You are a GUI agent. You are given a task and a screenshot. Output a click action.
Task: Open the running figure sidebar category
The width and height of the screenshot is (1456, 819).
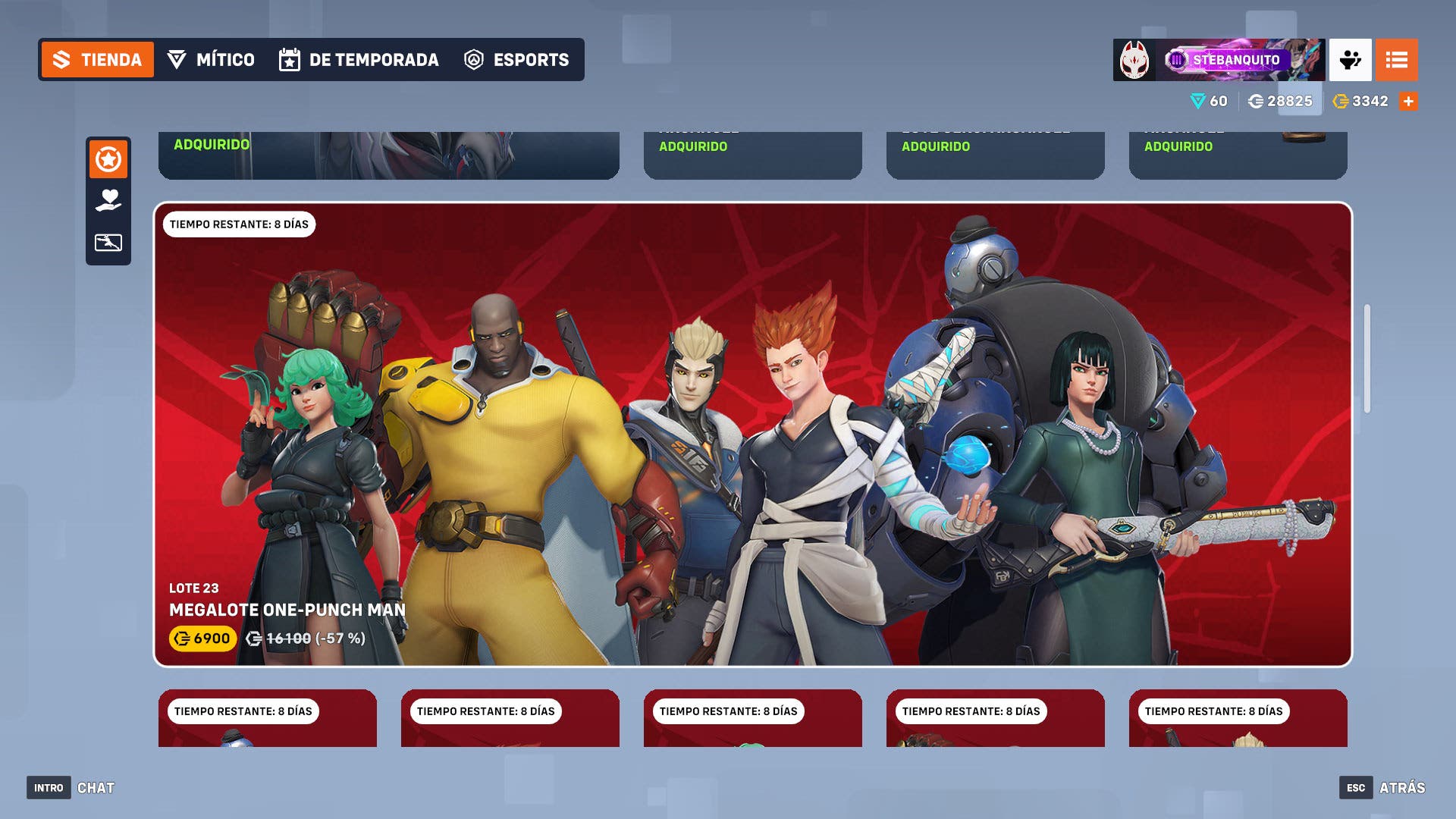pyautogui.click(x=108, y=243)
